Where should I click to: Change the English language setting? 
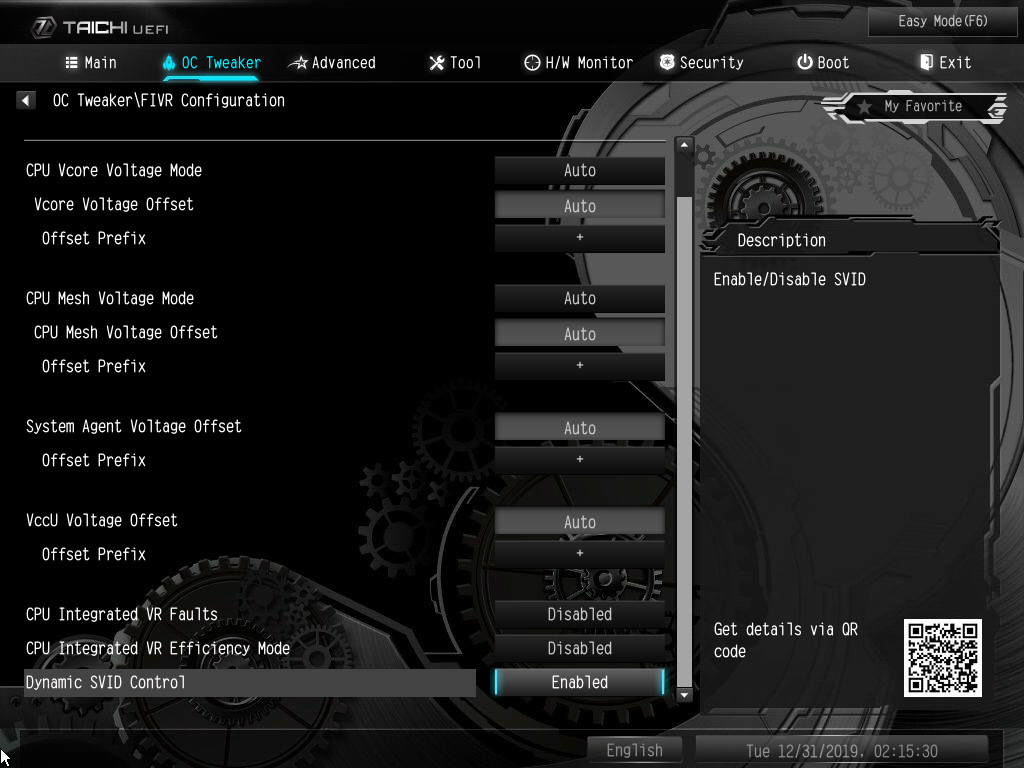[634, 750]
